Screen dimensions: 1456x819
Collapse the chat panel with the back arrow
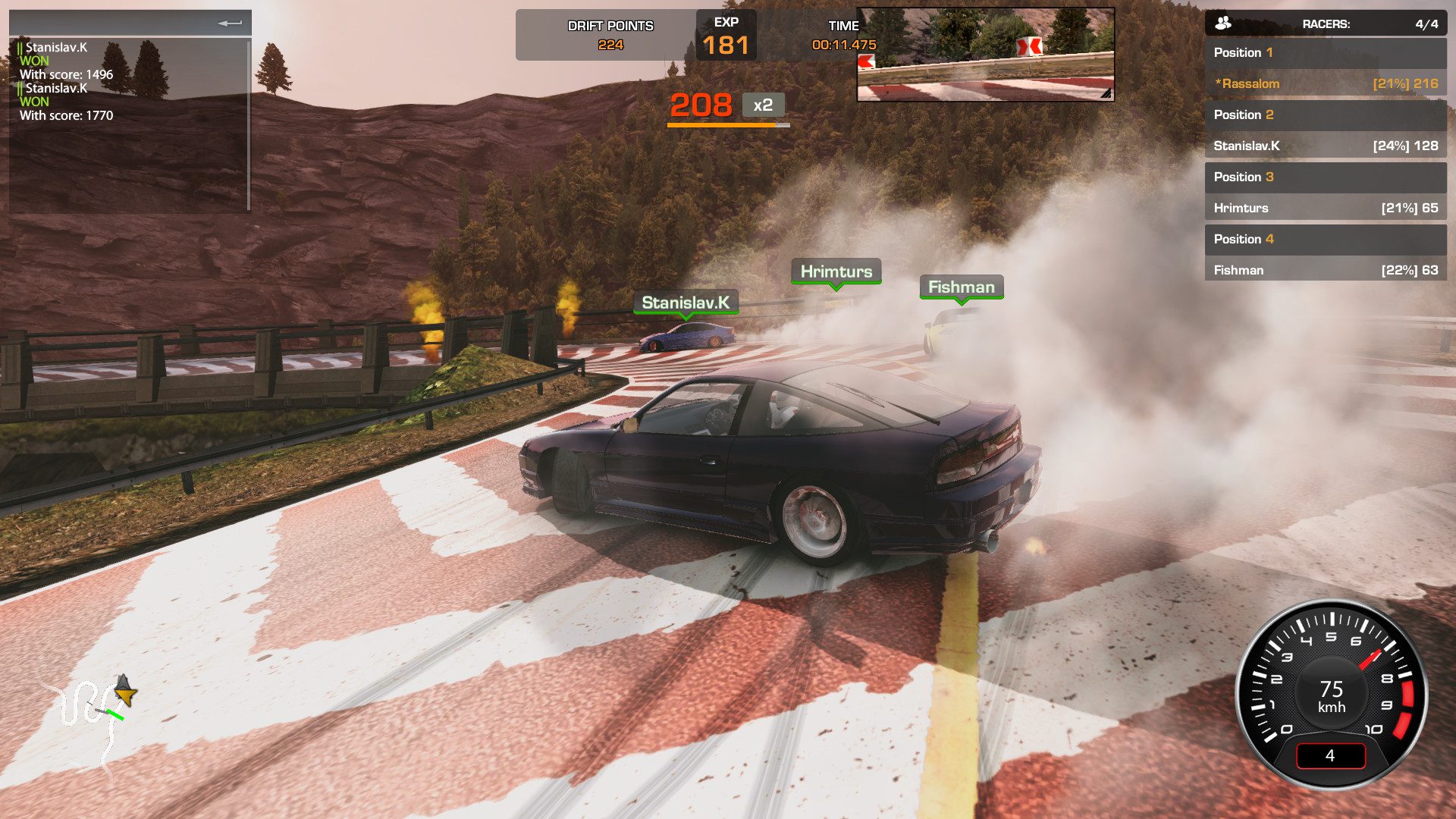pyautogui.click(x=228, y=23)
